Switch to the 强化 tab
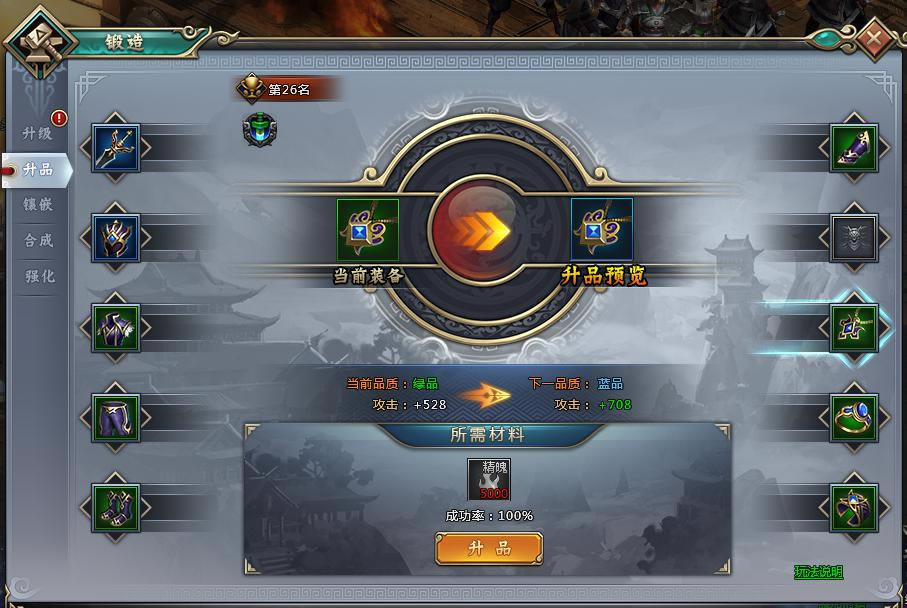The width and height of the screenshot is (907, 608). point(38,277)
